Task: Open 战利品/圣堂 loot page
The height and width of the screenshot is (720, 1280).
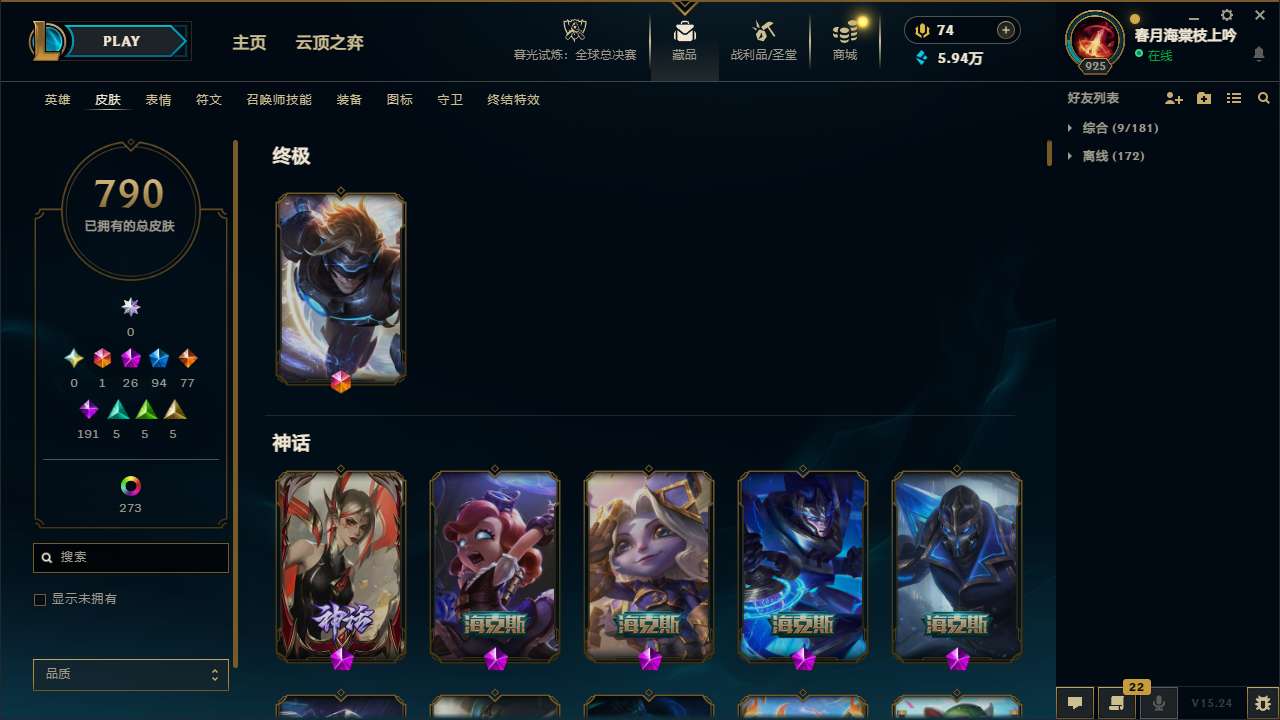Action: click(x=762, y=40)
